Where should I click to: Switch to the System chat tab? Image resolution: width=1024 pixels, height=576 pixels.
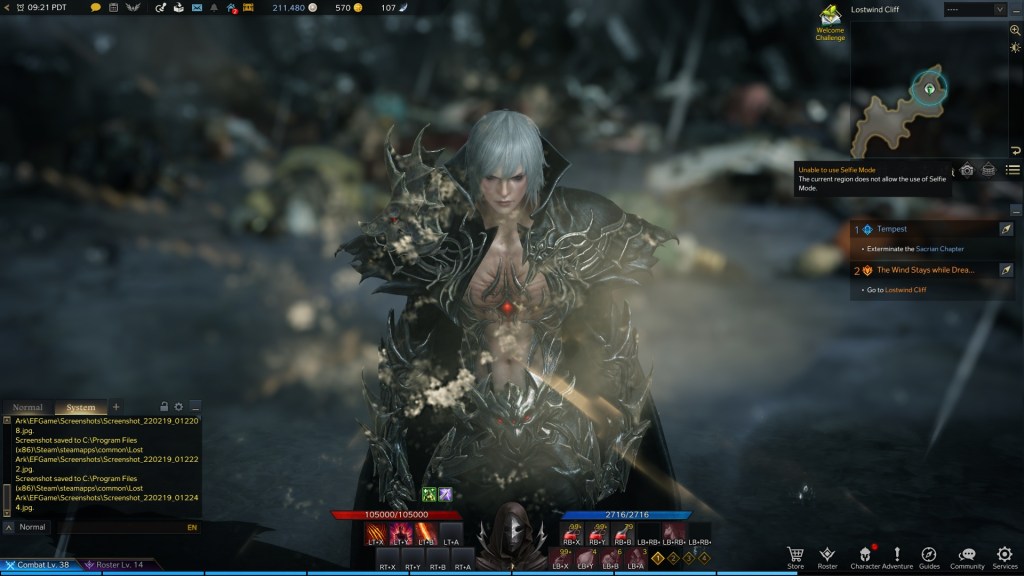[81, 407]
